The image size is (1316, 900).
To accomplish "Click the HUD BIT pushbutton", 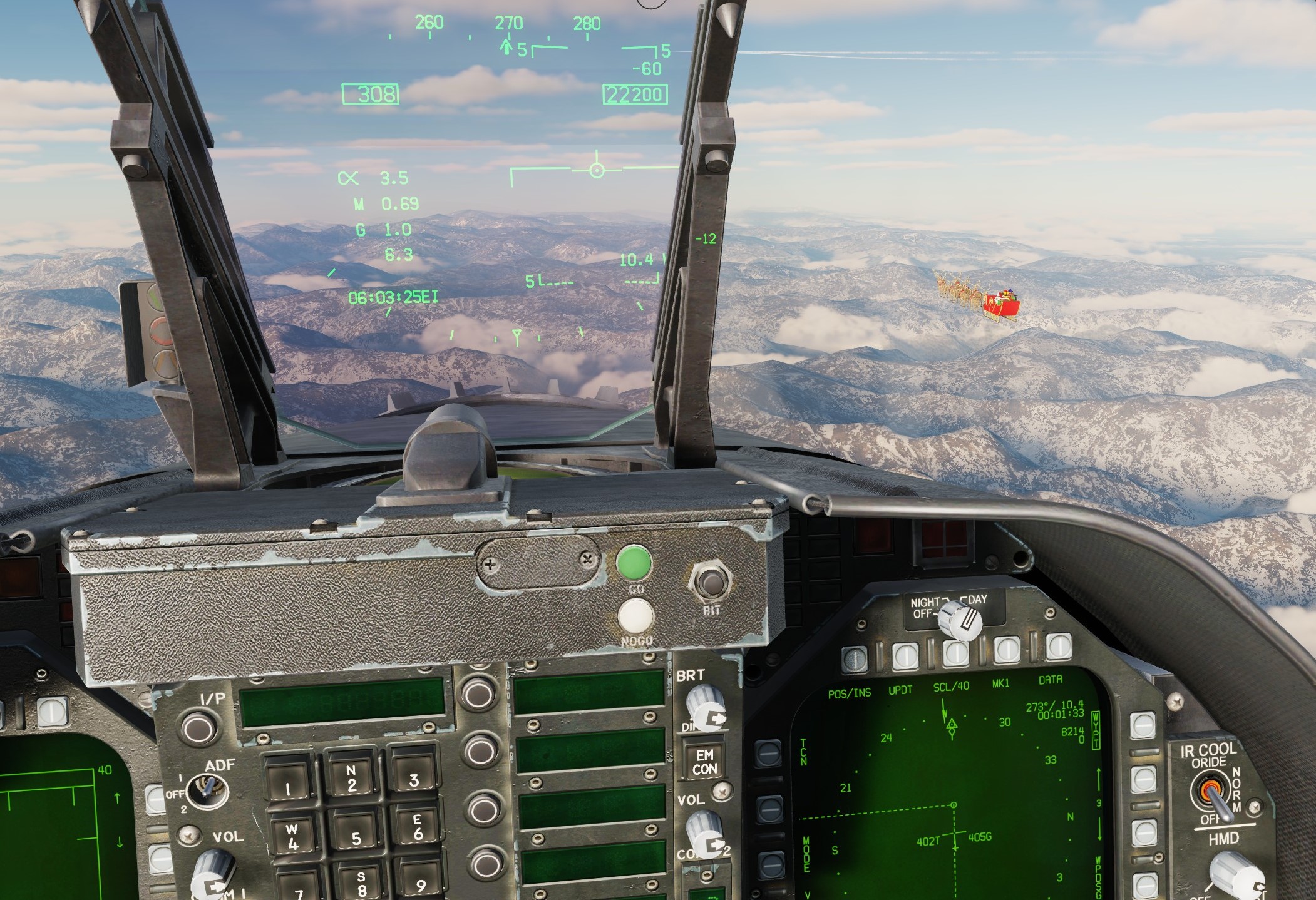I will (709, 583).
